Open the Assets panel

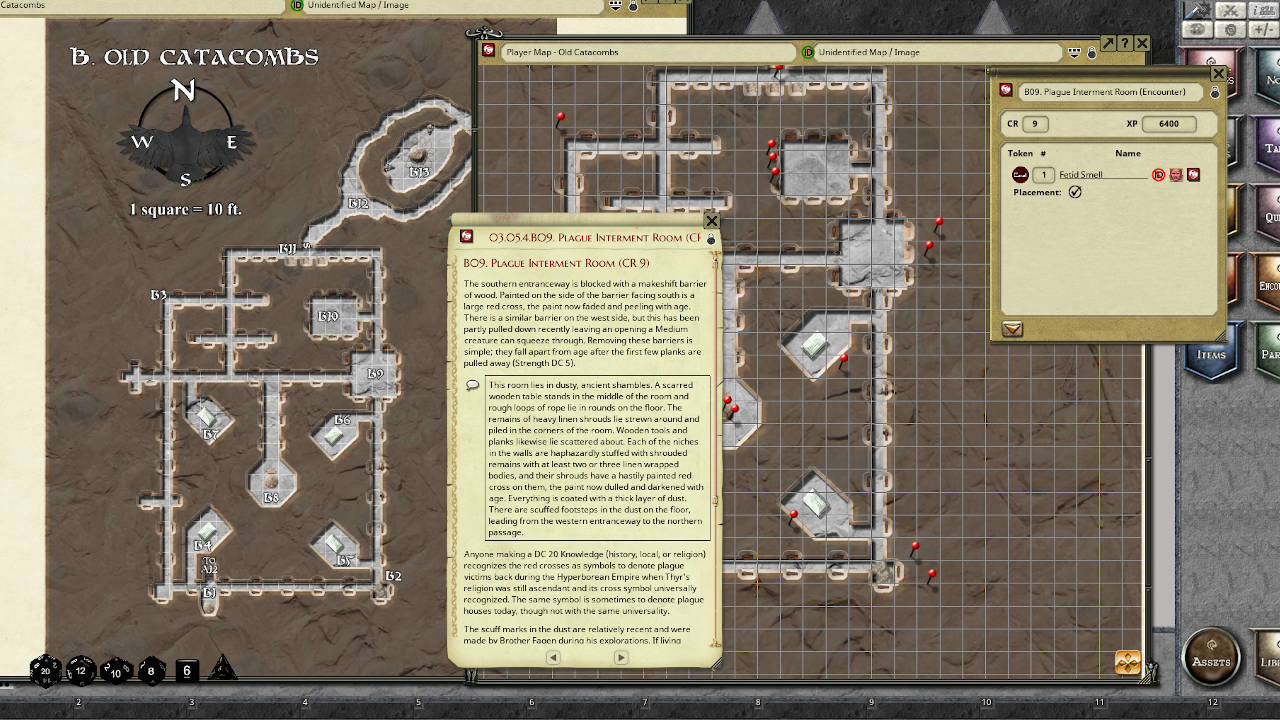coord(1211,659)
